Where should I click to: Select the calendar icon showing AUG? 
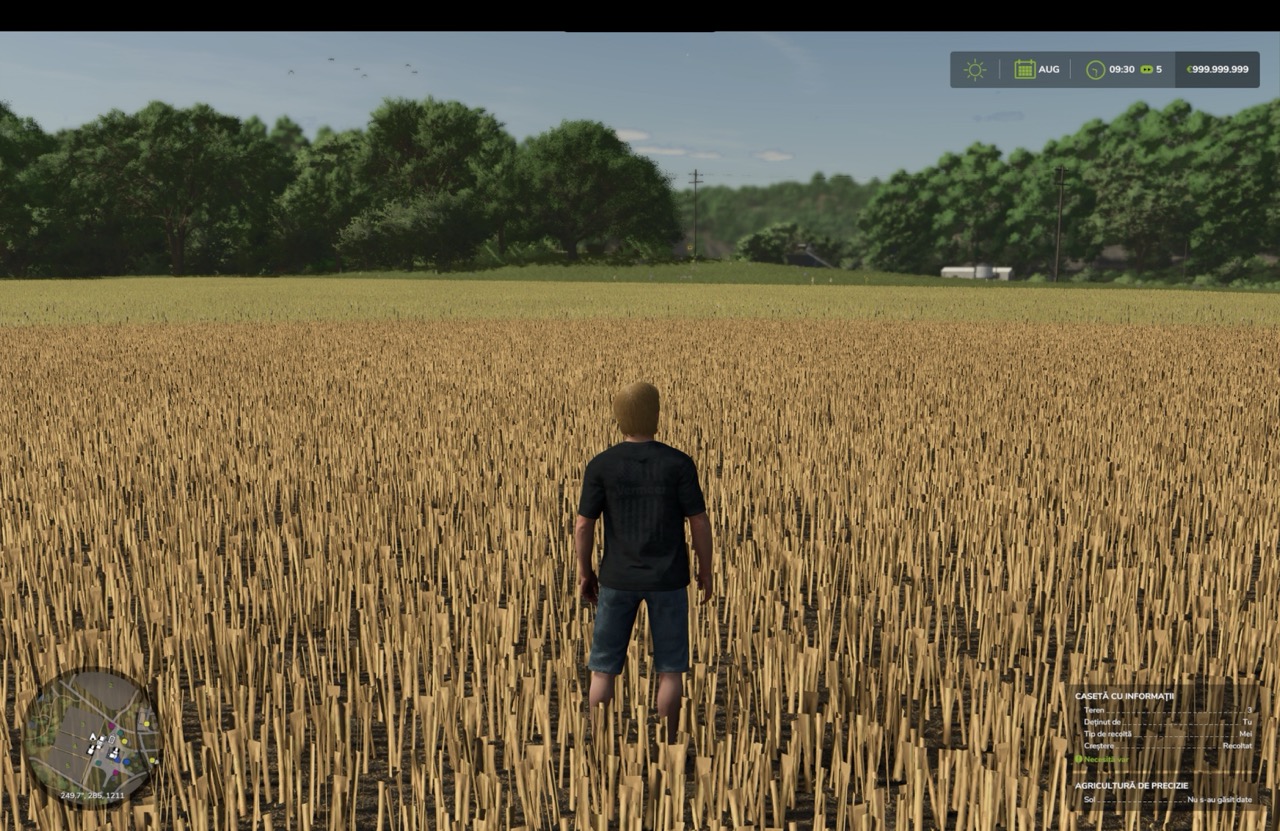coord(1025,70)
